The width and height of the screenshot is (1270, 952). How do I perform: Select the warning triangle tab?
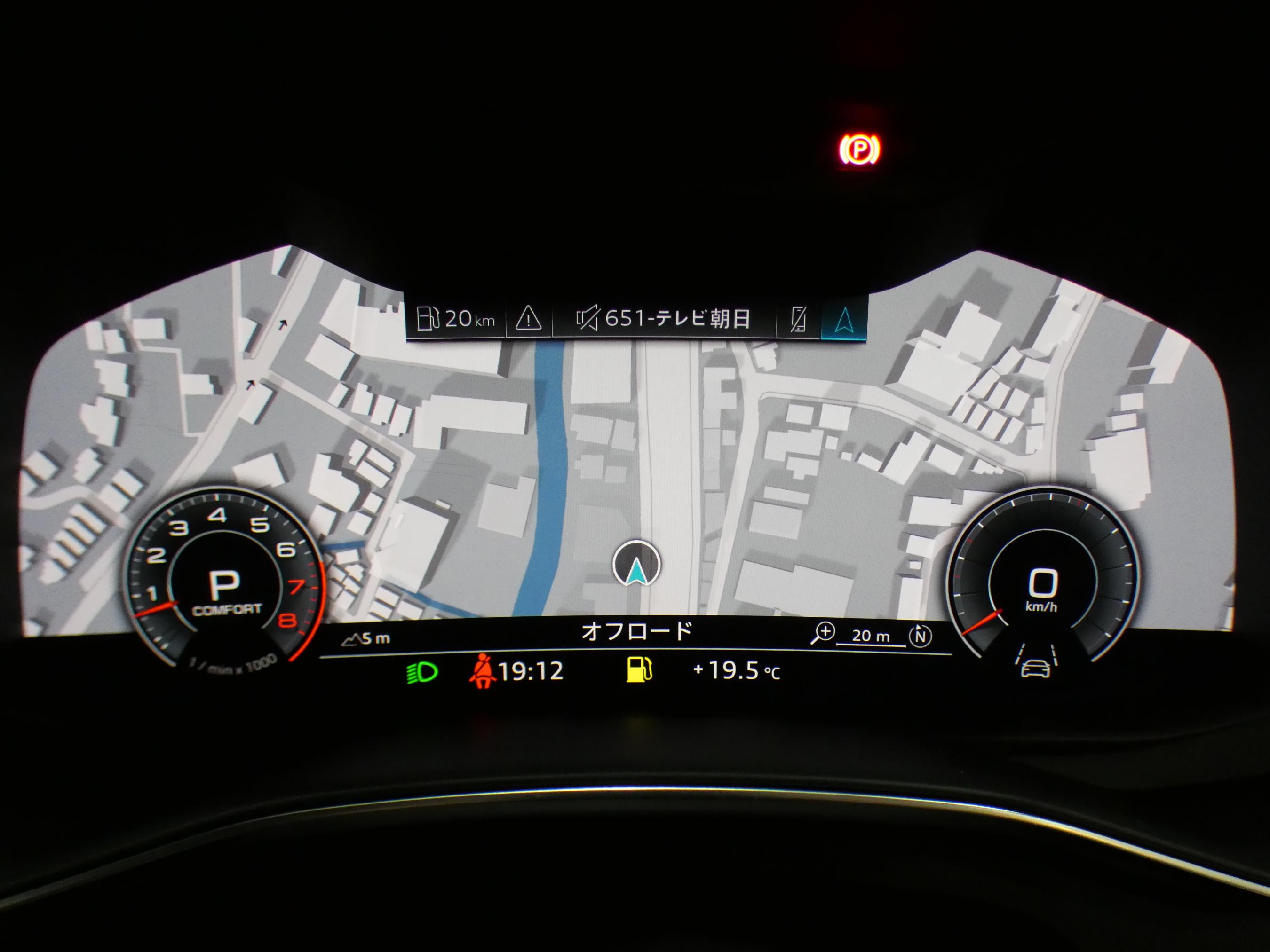[528, 319]
